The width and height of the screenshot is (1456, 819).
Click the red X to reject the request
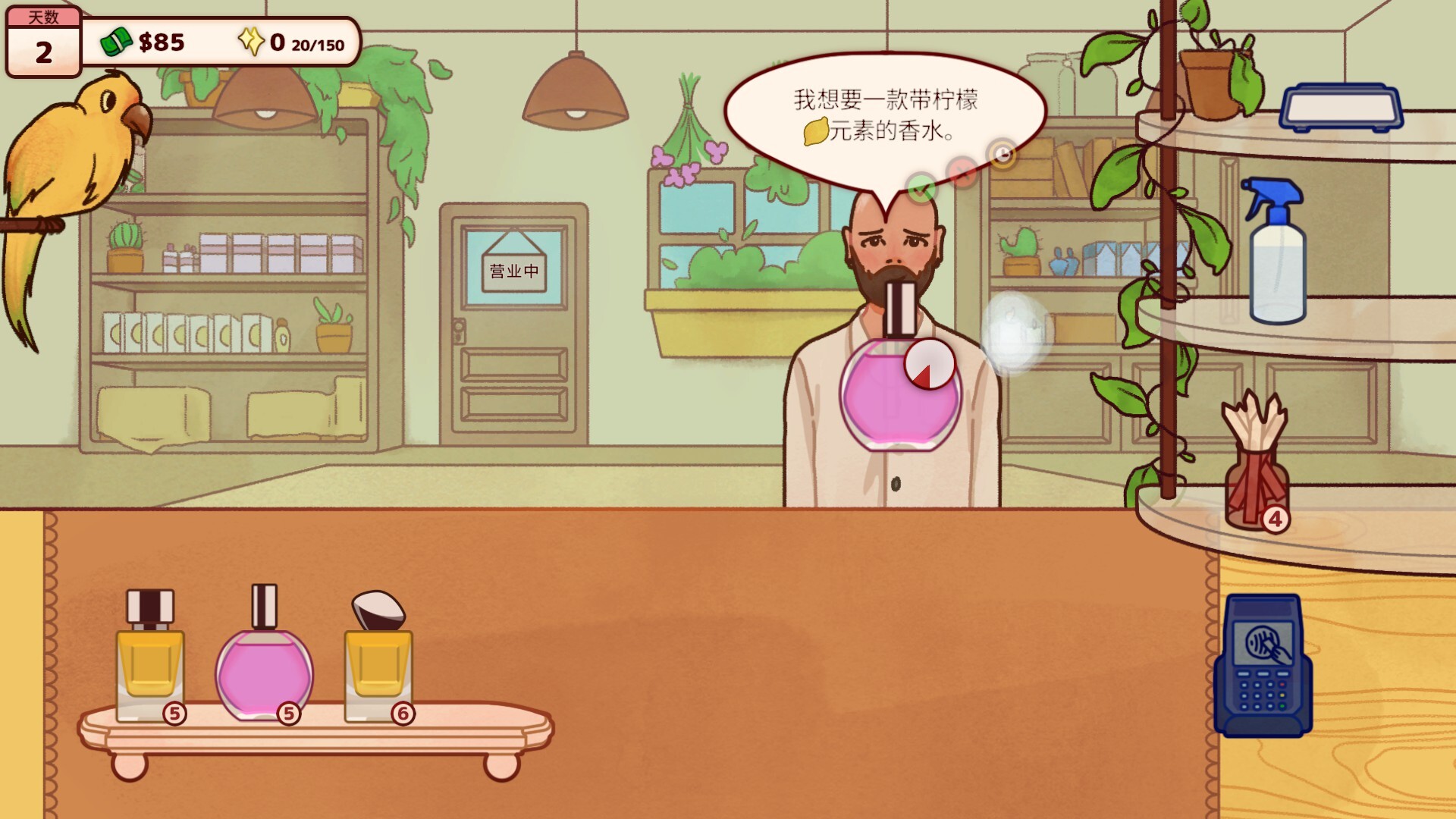pyautogui.click(x=962, y=172)
